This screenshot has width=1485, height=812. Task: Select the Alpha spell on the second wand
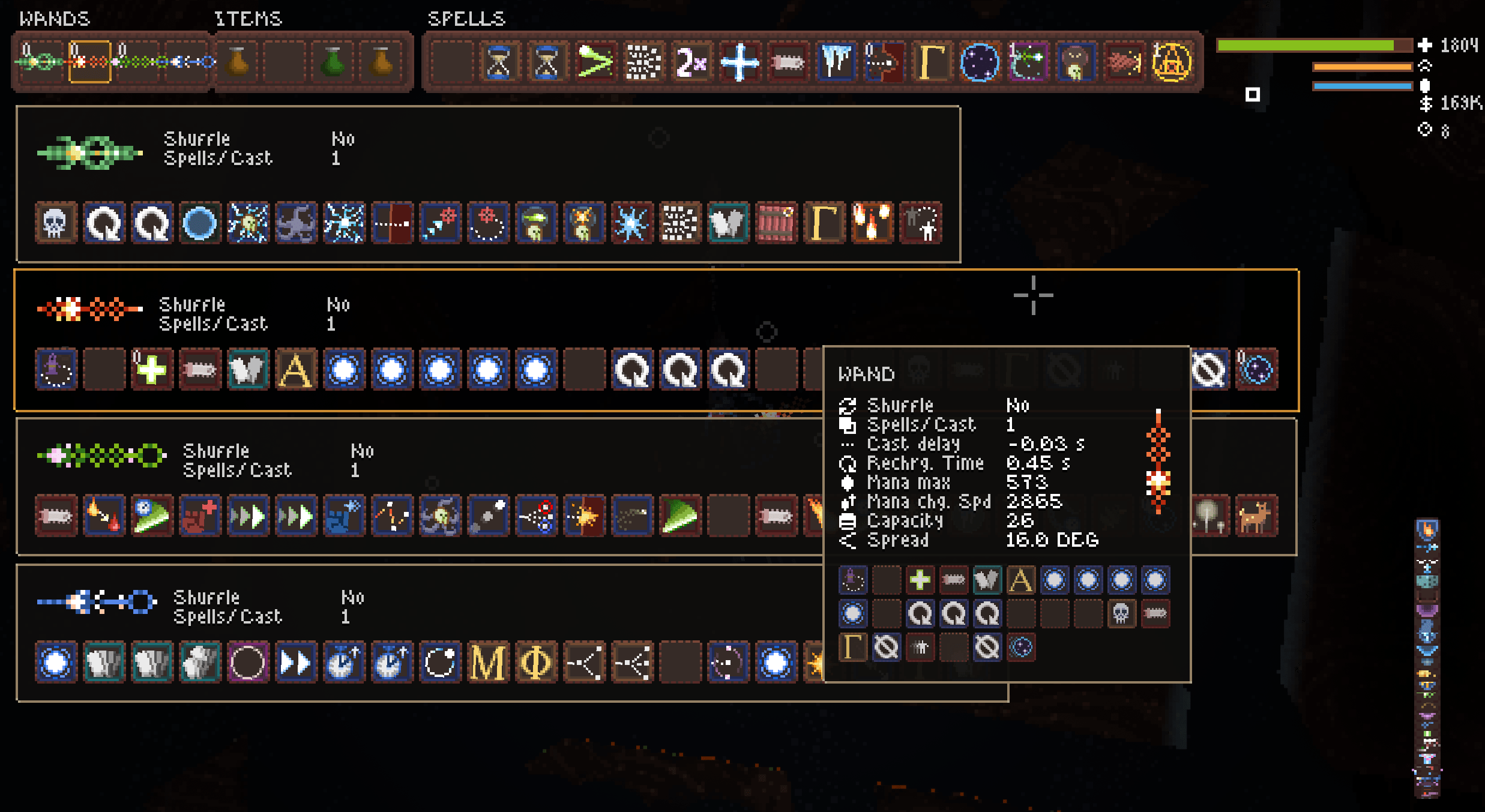click(x=296, y=370)
